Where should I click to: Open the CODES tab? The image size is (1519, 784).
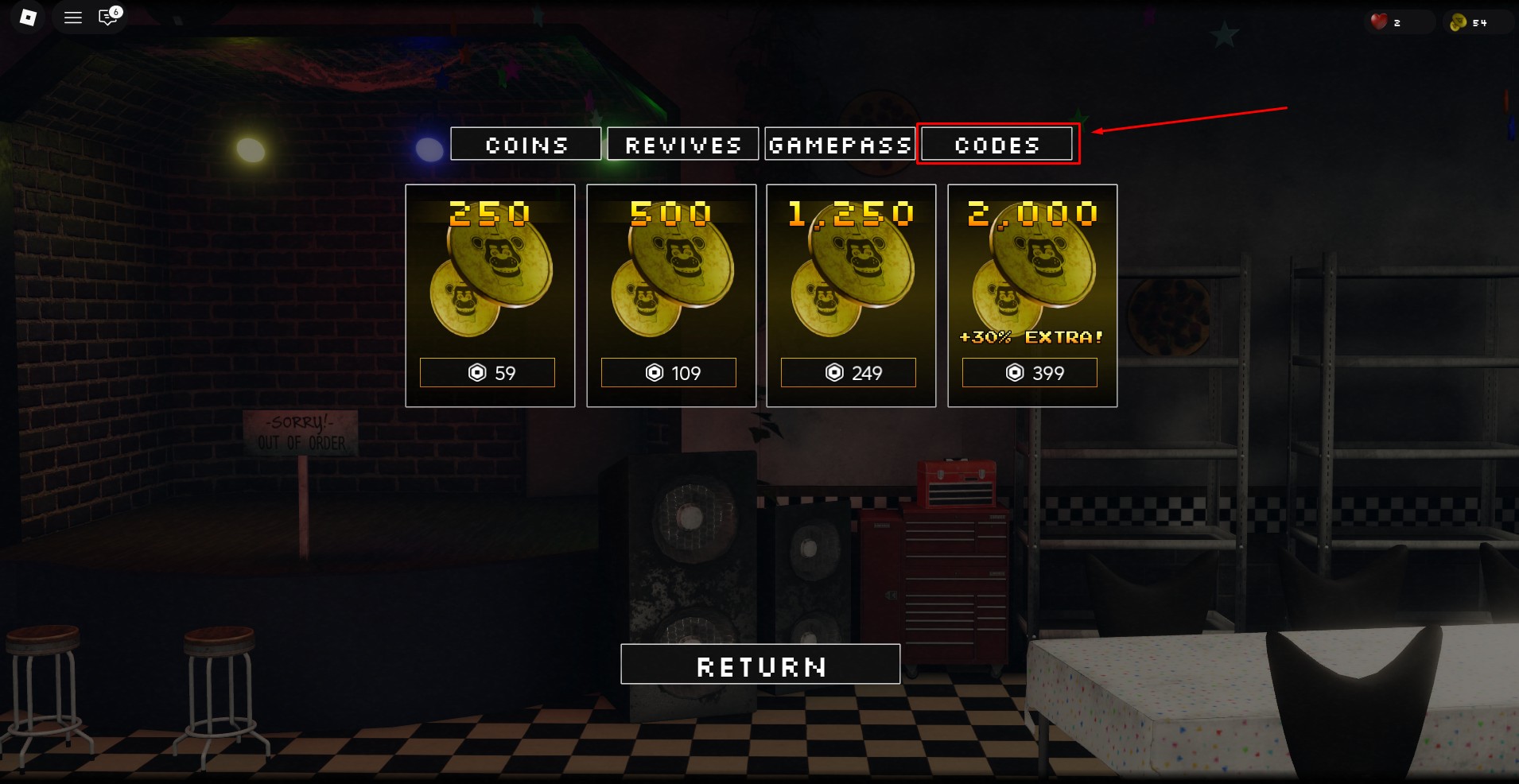pos(996,144)
